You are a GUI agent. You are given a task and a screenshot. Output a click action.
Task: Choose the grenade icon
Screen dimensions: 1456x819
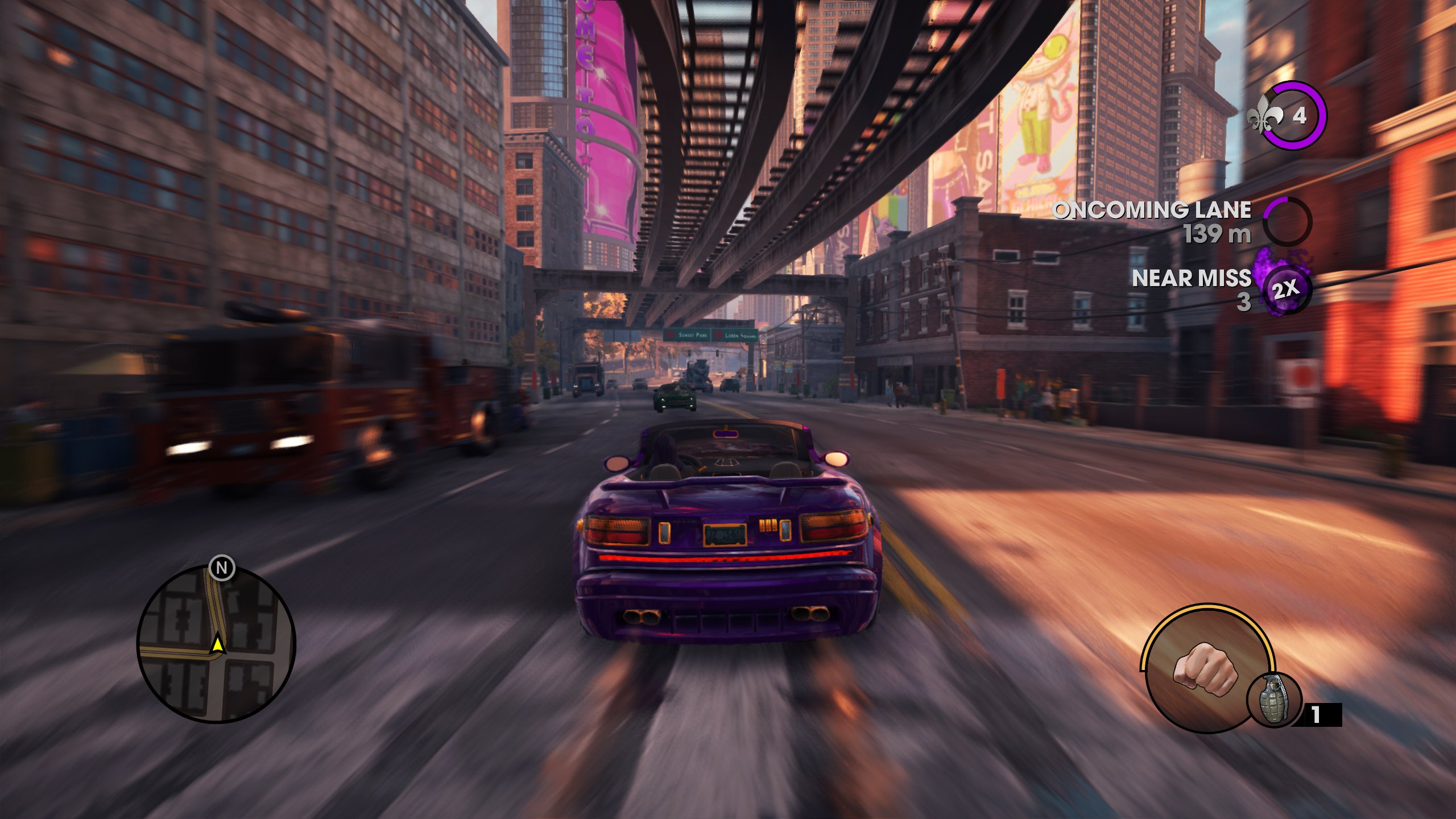pyautogui.click(x=1274, y=700)
